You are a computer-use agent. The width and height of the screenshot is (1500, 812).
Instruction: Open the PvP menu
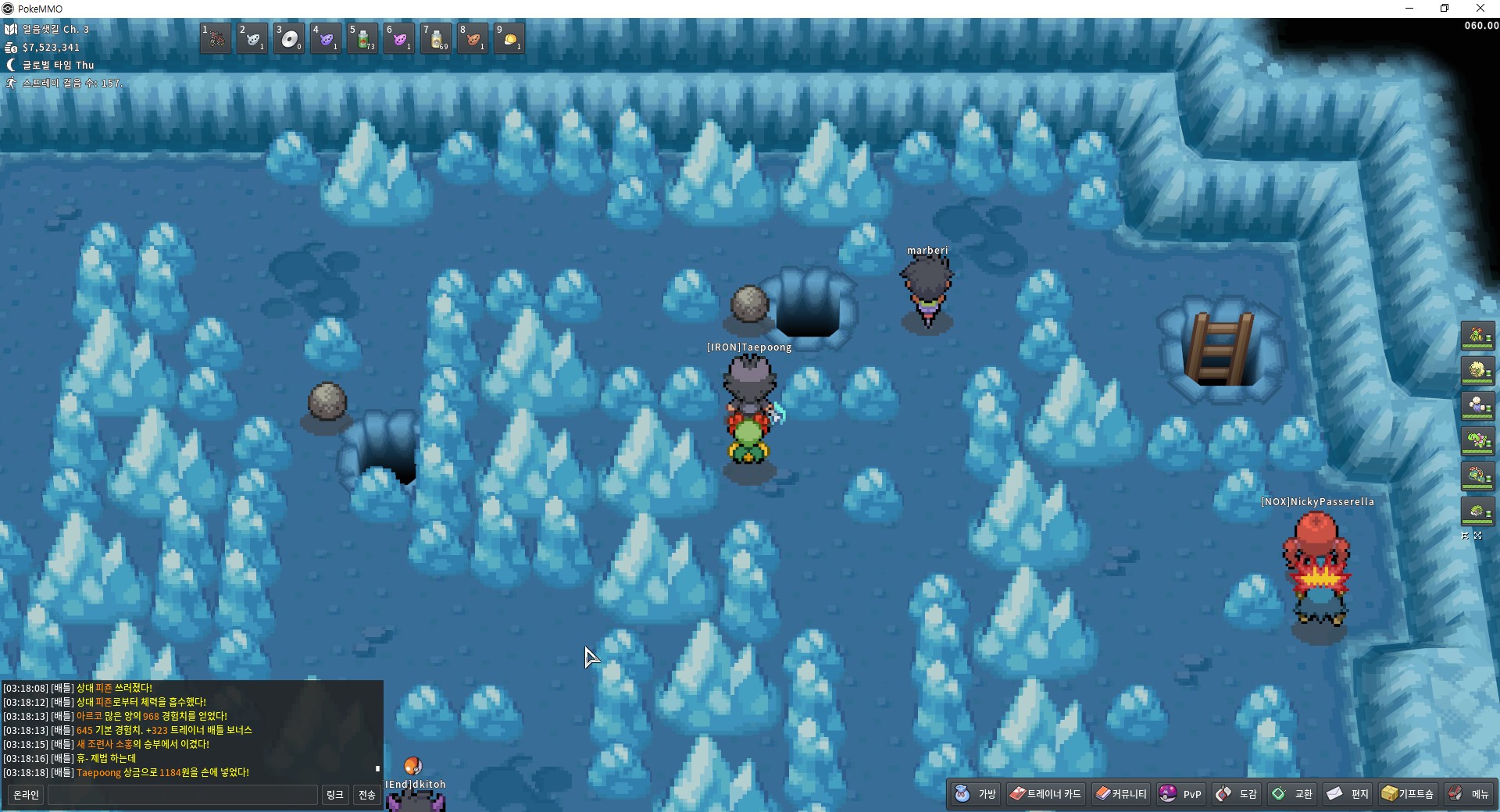[x=1181, y=794]
